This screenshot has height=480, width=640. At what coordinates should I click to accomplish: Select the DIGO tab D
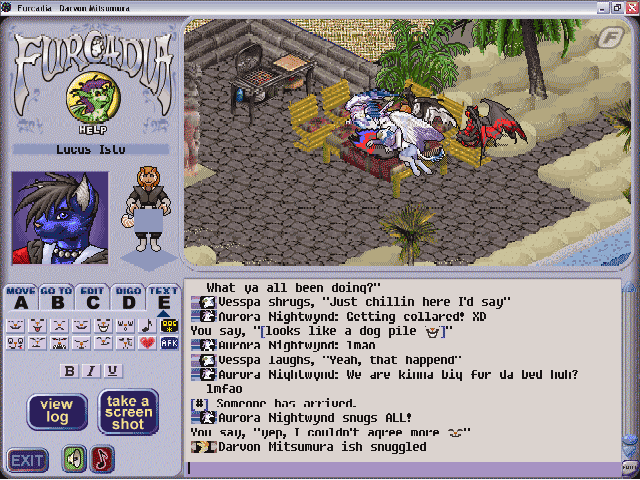[x=128, y=299]
